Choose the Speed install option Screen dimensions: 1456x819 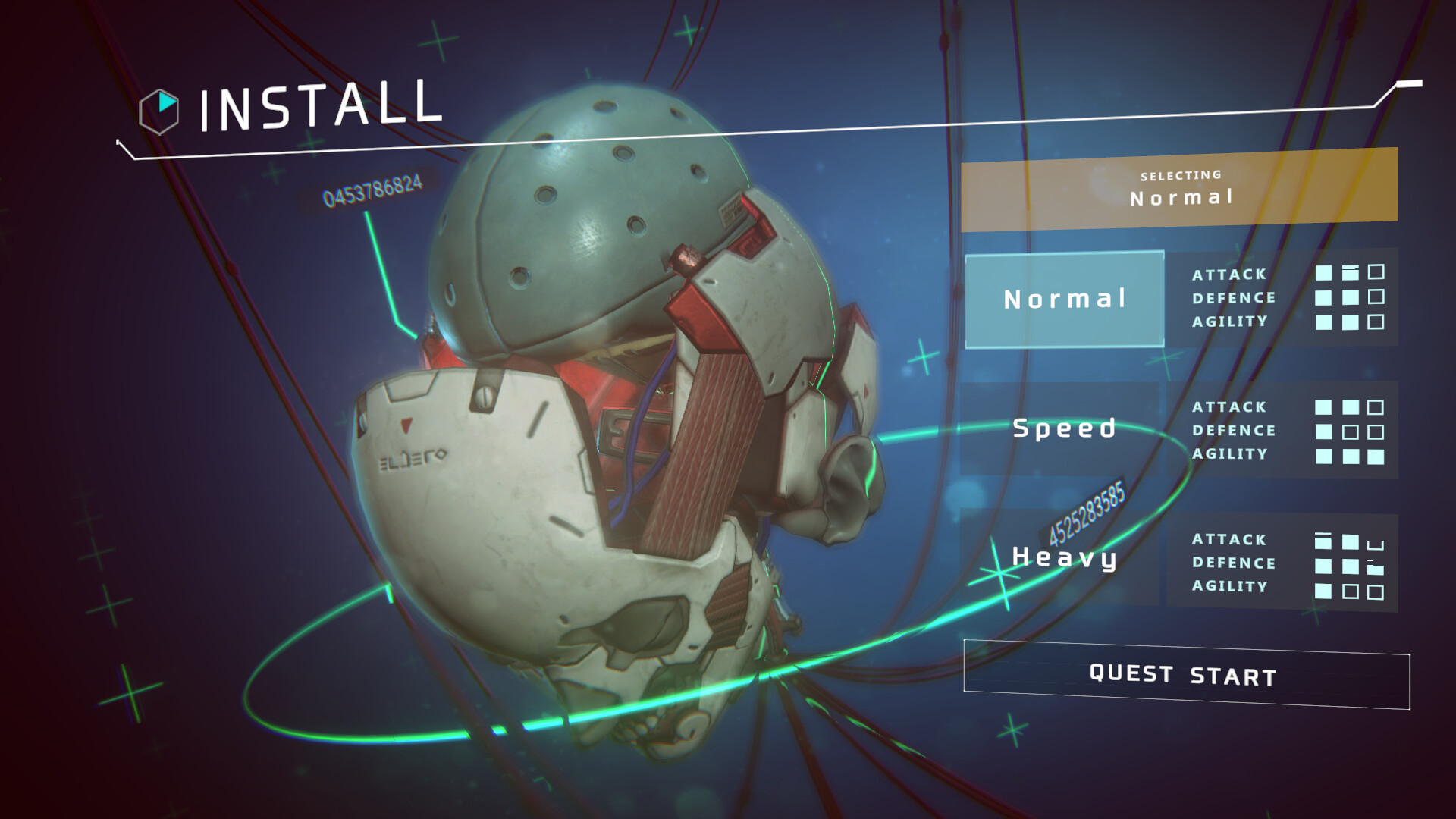tap(1064, 428)
